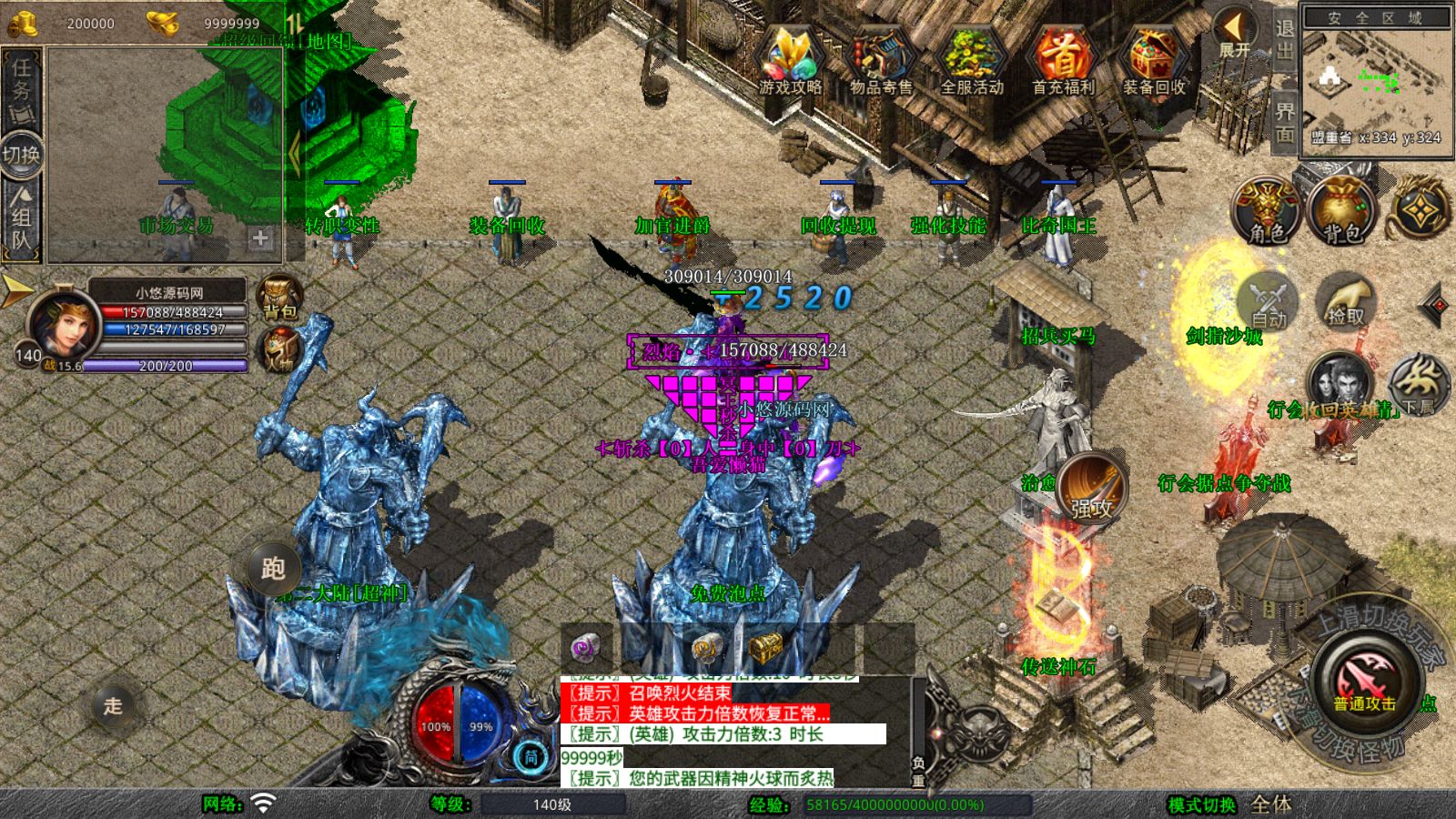This screenshot has height=819, width=1456.
Task: Select the 任务 quest tab
Action: point(21,87)
